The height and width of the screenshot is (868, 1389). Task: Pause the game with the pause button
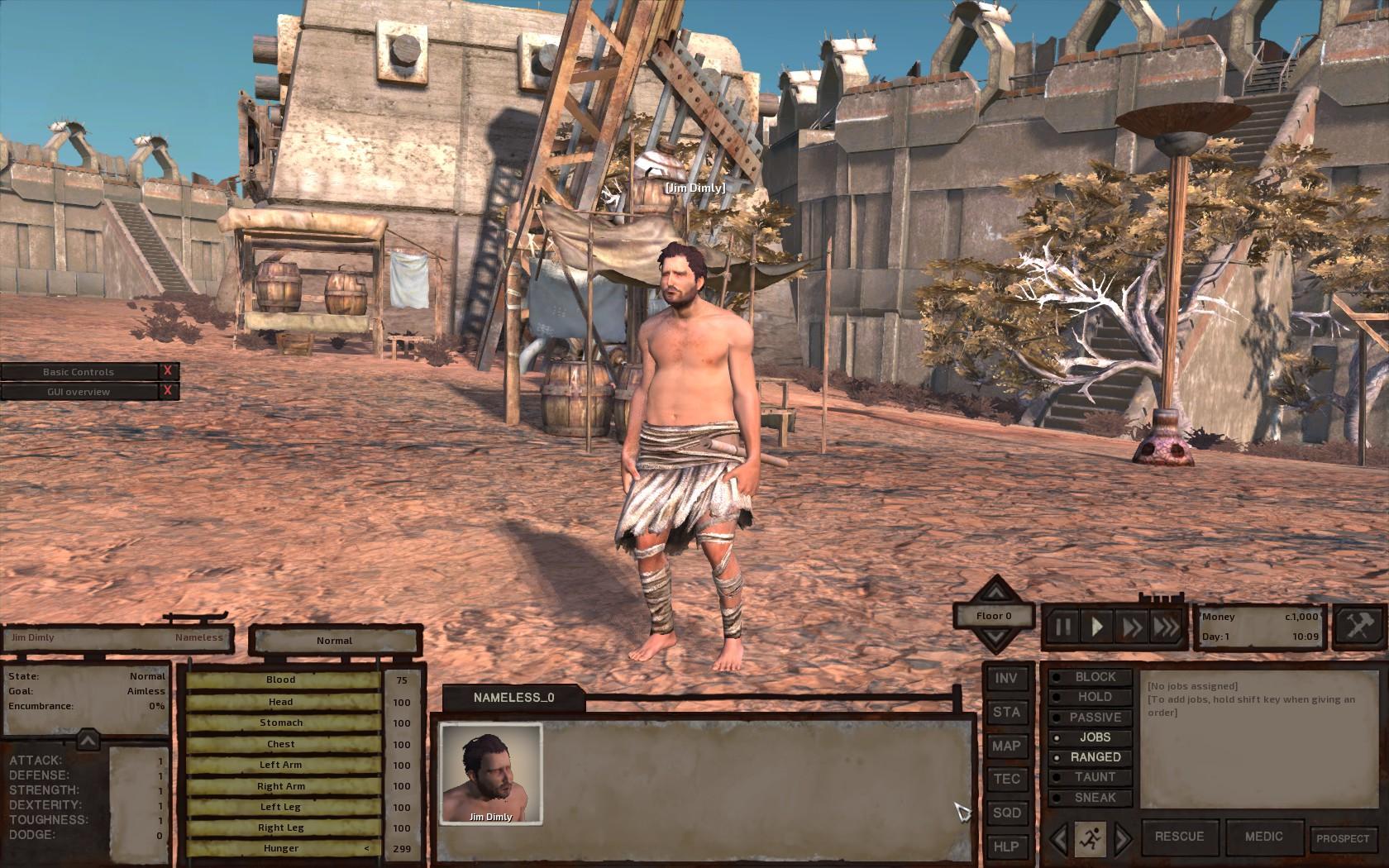1062,627
